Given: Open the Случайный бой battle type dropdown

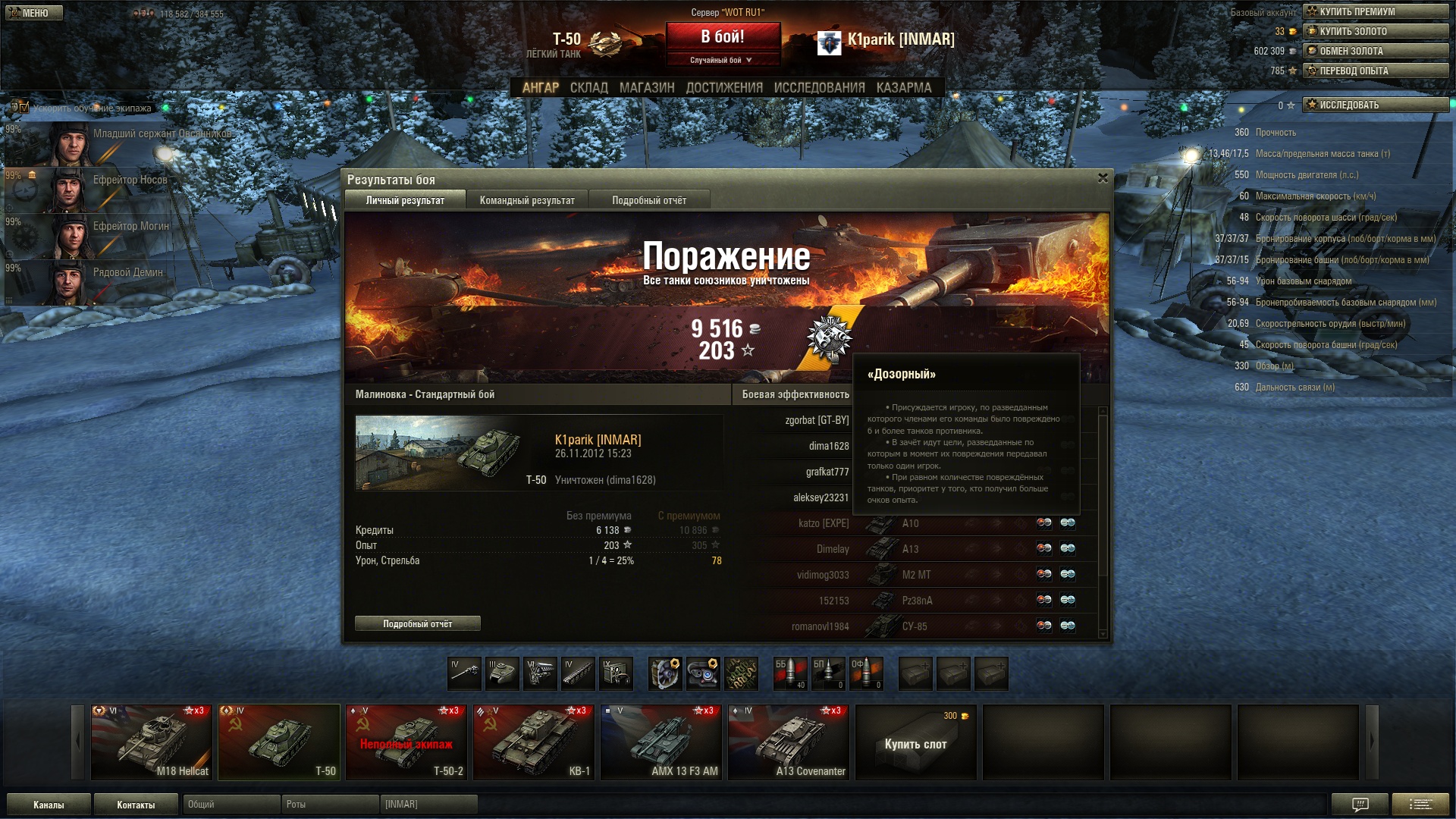Looking at the screenshot, I should coord(722,60).
